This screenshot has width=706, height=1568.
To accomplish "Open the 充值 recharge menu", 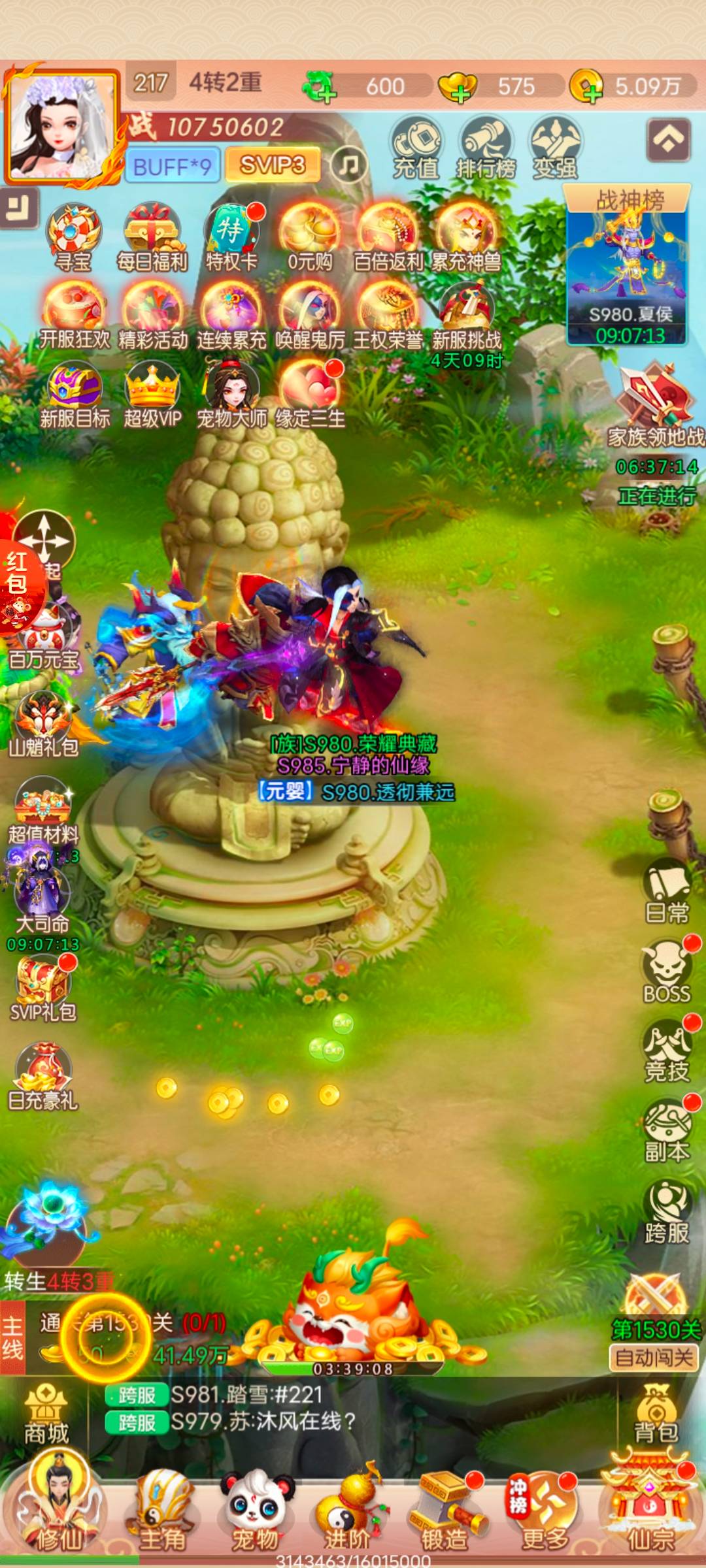I will [416, 148].
